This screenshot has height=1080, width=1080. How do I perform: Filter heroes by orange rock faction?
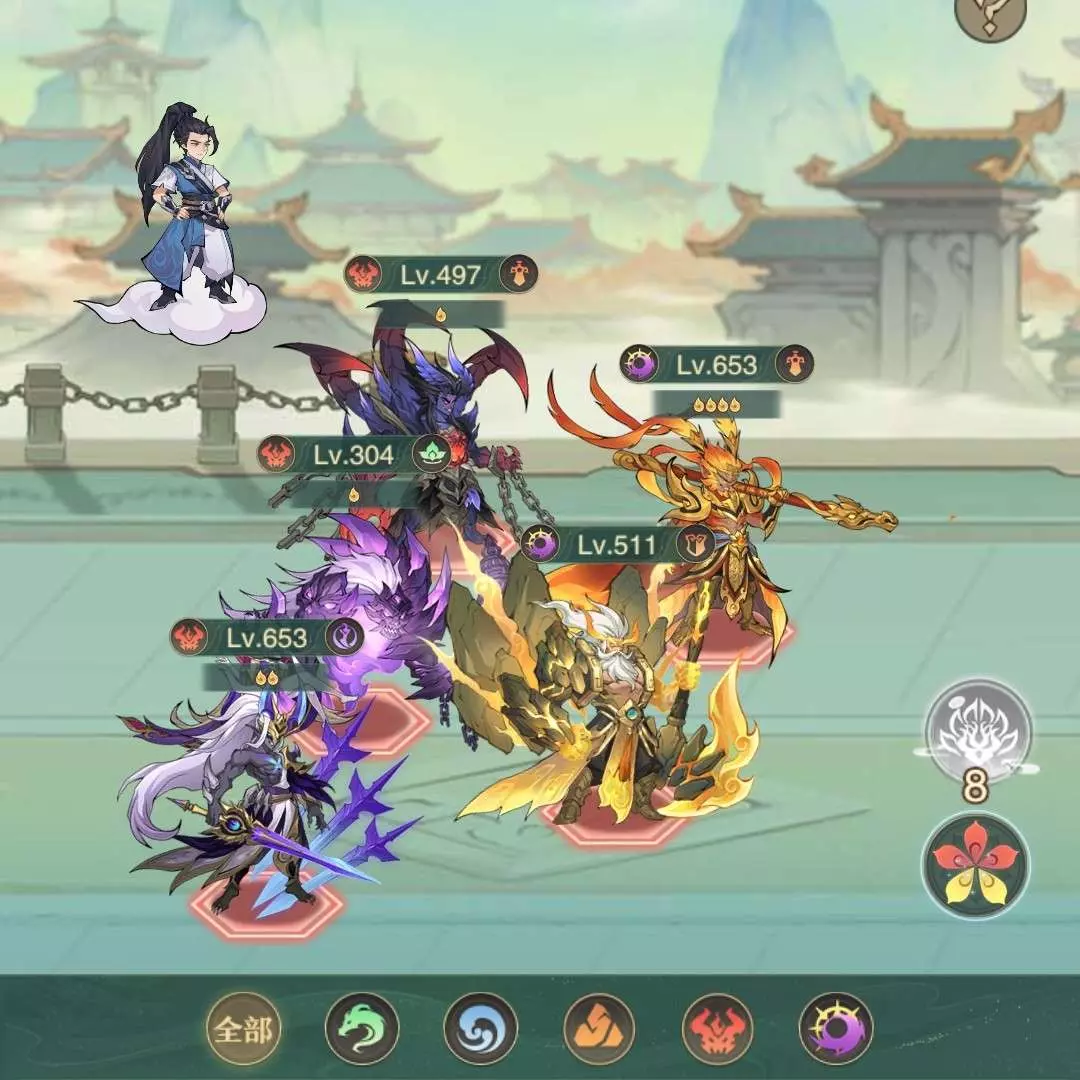pos(599,1028)
